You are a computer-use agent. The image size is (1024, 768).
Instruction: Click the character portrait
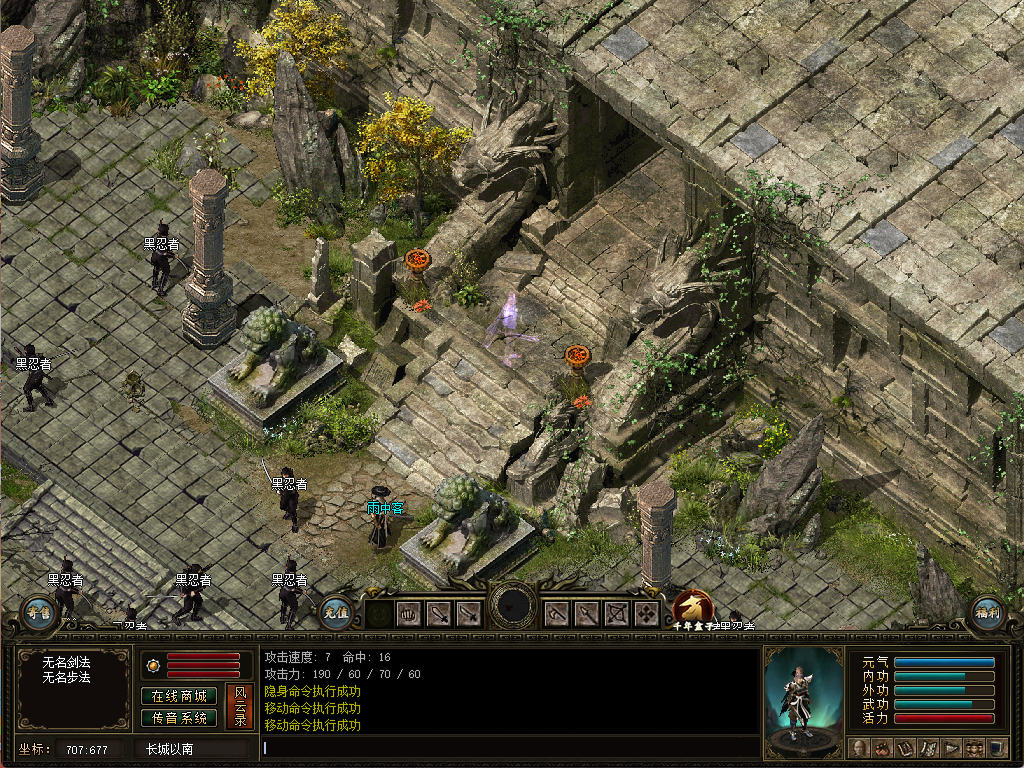tap(803, 700)
